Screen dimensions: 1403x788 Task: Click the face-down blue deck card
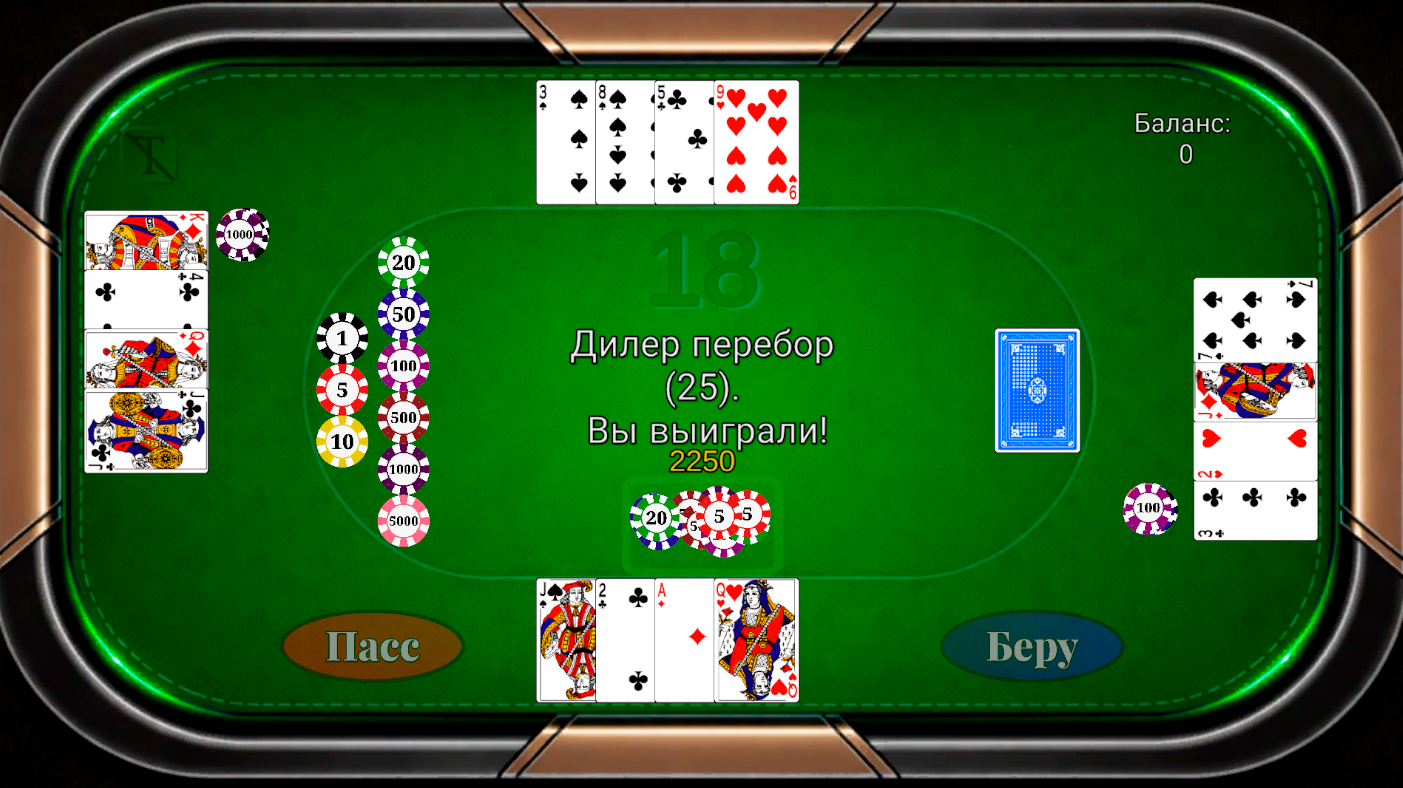point(1036,390)
